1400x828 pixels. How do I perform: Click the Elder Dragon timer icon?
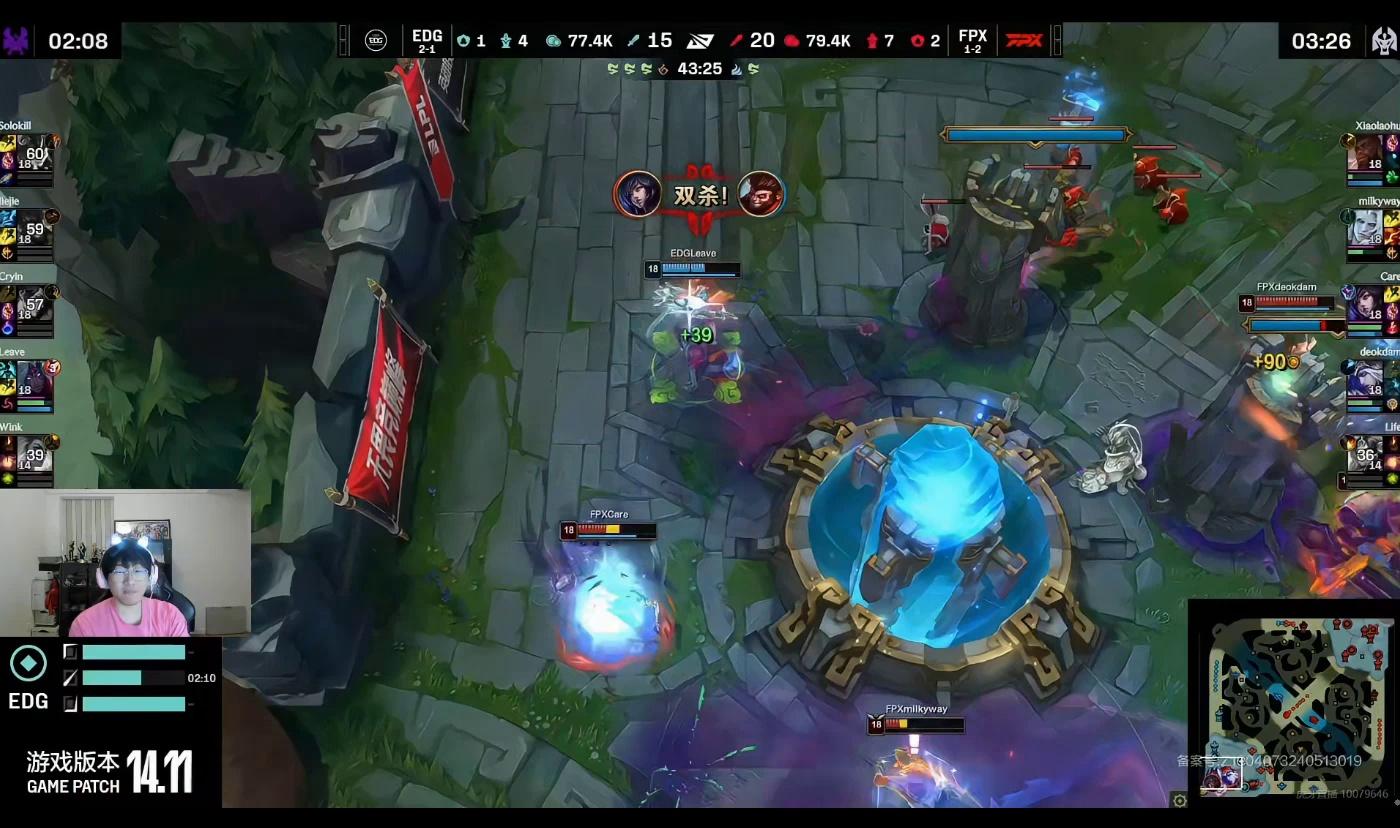click(x=1383, y=41)
